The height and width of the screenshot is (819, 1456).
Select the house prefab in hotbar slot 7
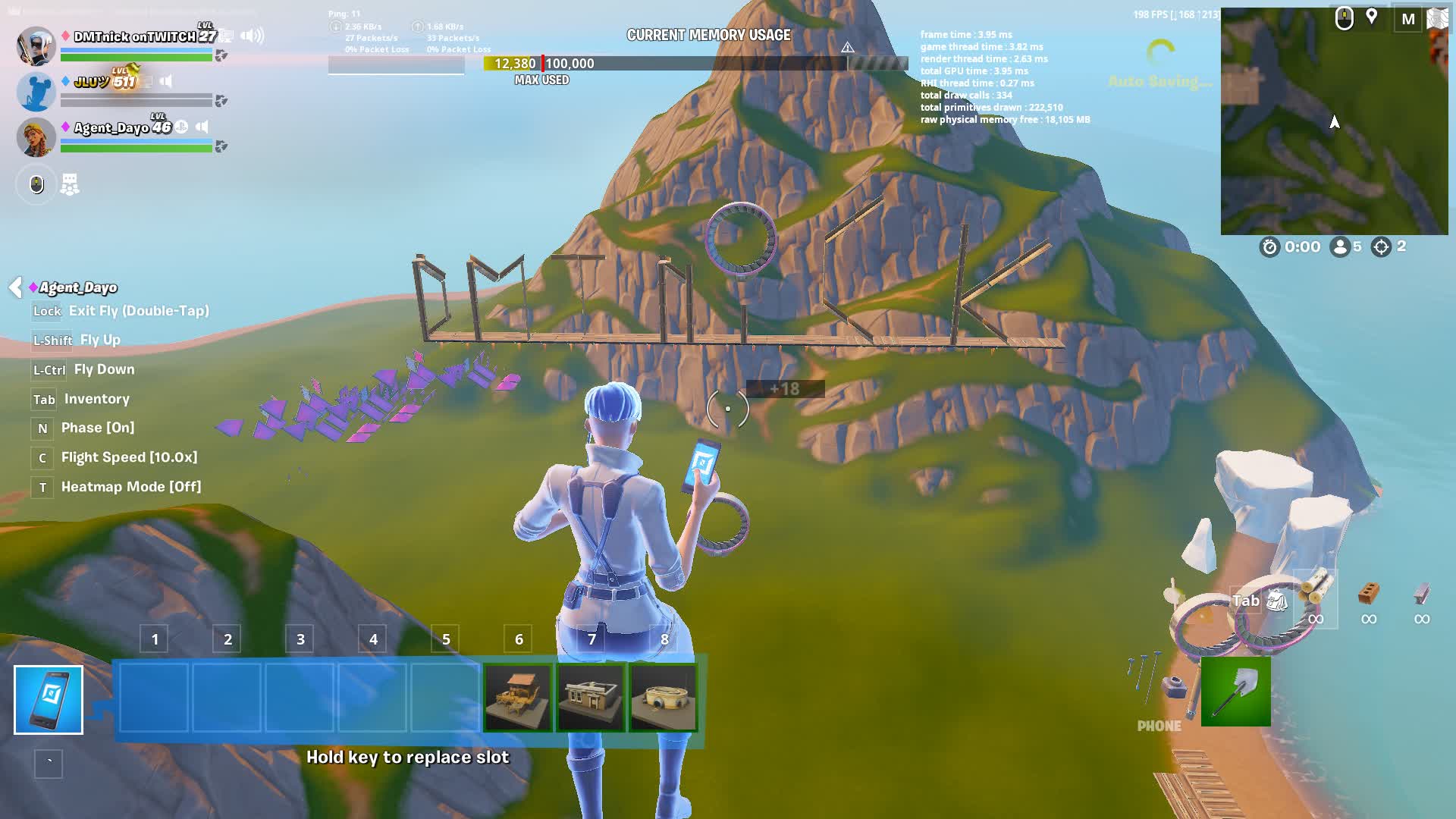(x=591, y=698)
